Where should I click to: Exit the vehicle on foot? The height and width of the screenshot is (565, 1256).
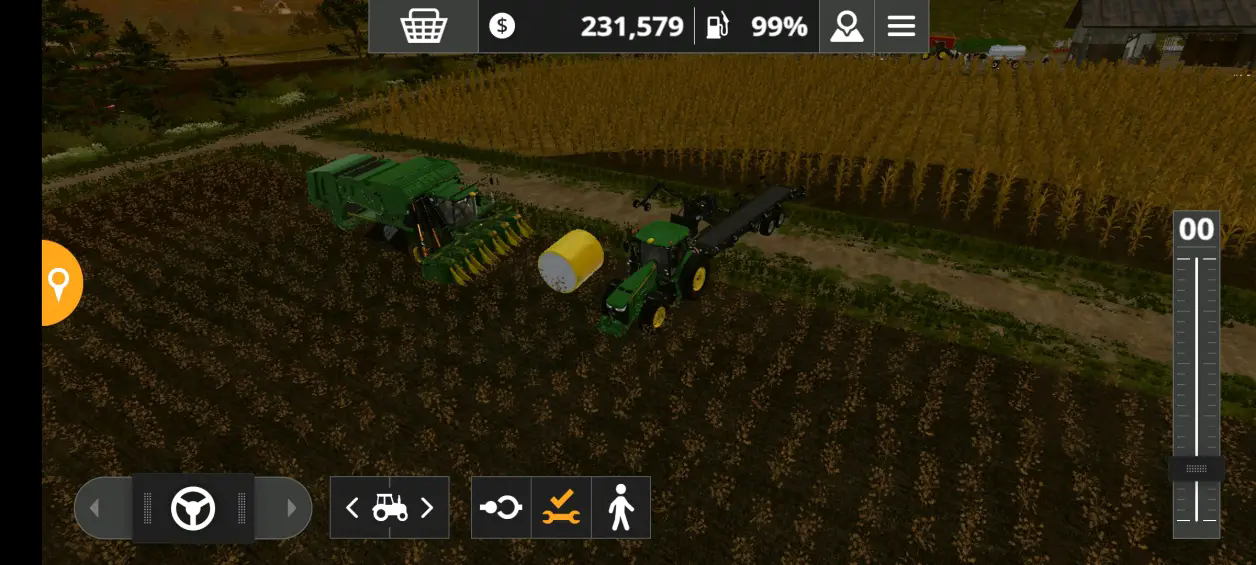tap(621, 508)
